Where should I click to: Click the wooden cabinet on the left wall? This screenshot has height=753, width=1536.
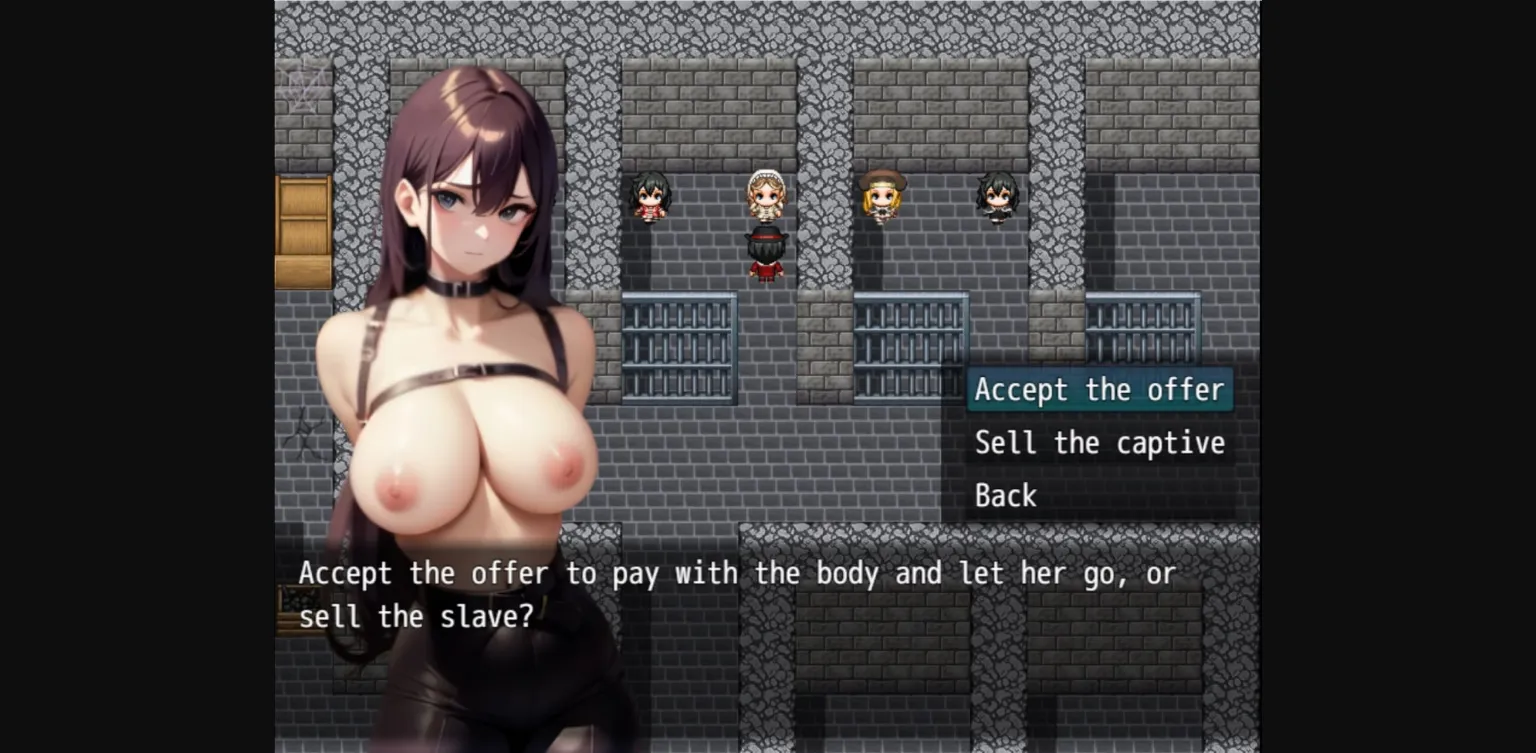301,230
